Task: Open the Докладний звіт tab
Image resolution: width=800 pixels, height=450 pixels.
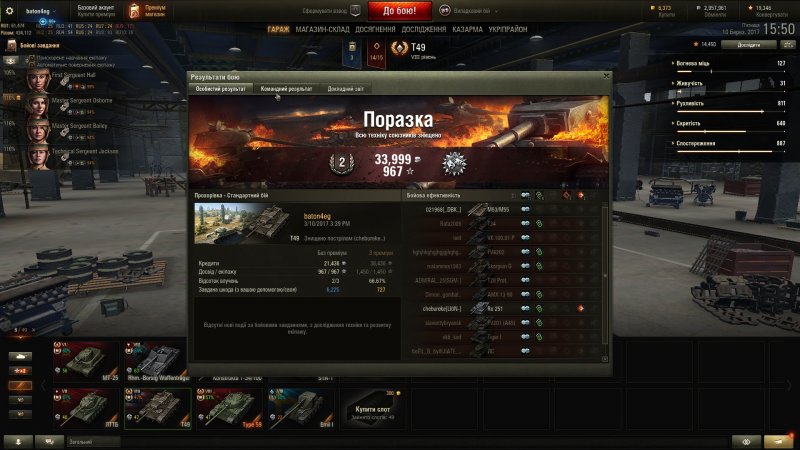Action: tap(347, 89)
